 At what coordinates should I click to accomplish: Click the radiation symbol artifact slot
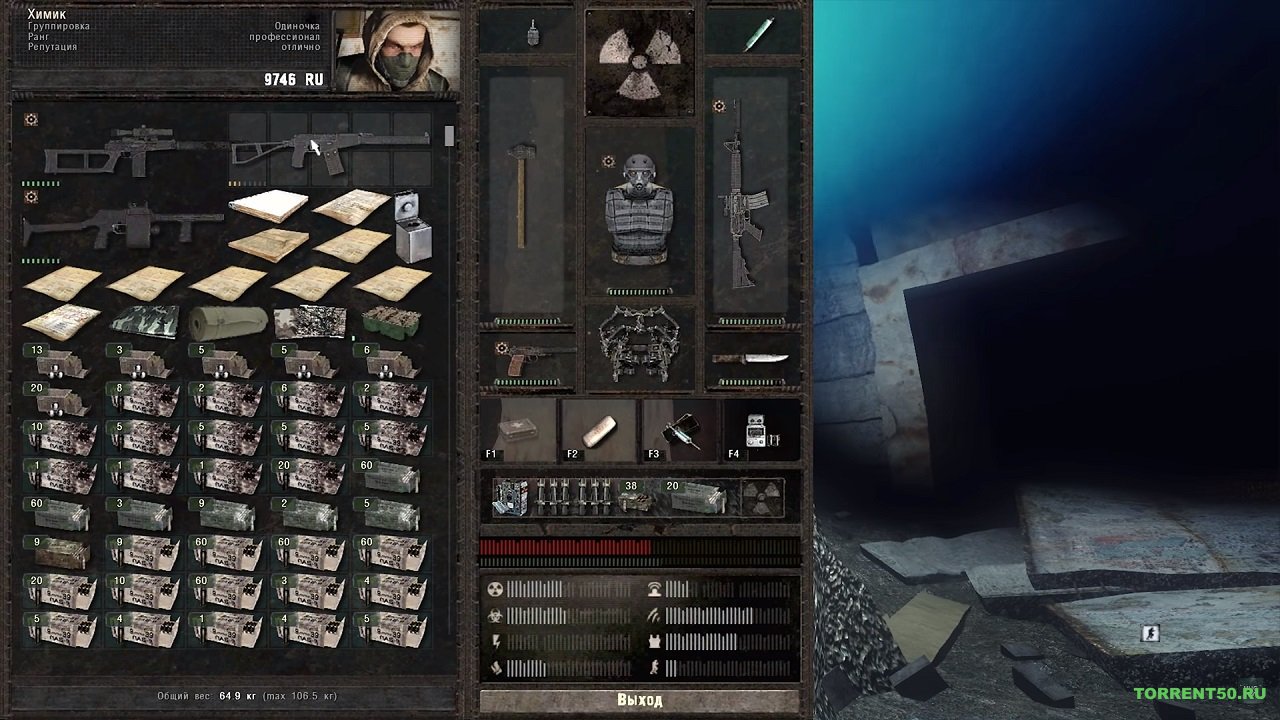click(x=639, y=62)
